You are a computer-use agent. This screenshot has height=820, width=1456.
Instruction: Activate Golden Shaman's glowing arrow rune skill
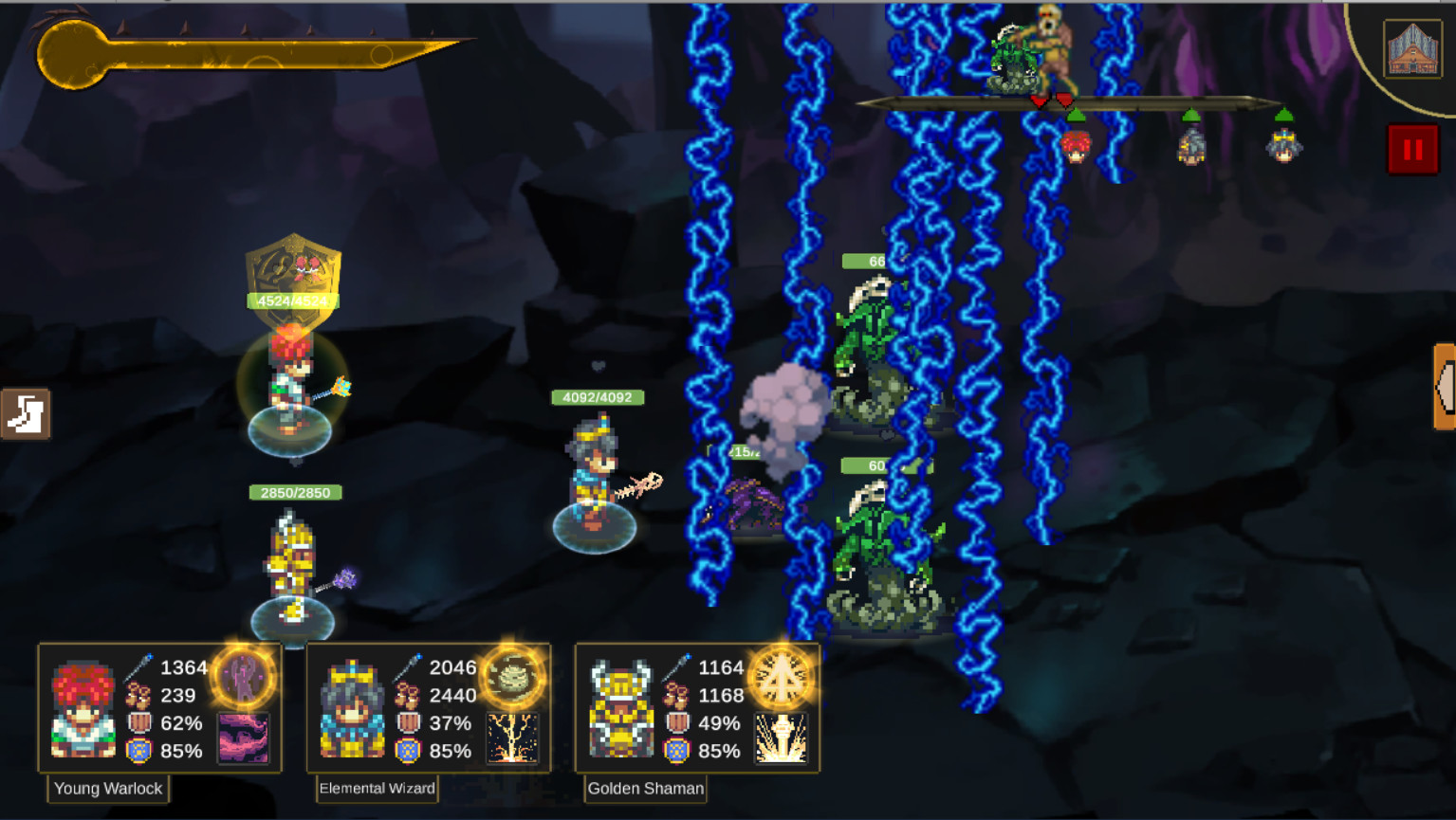[782, 677]
